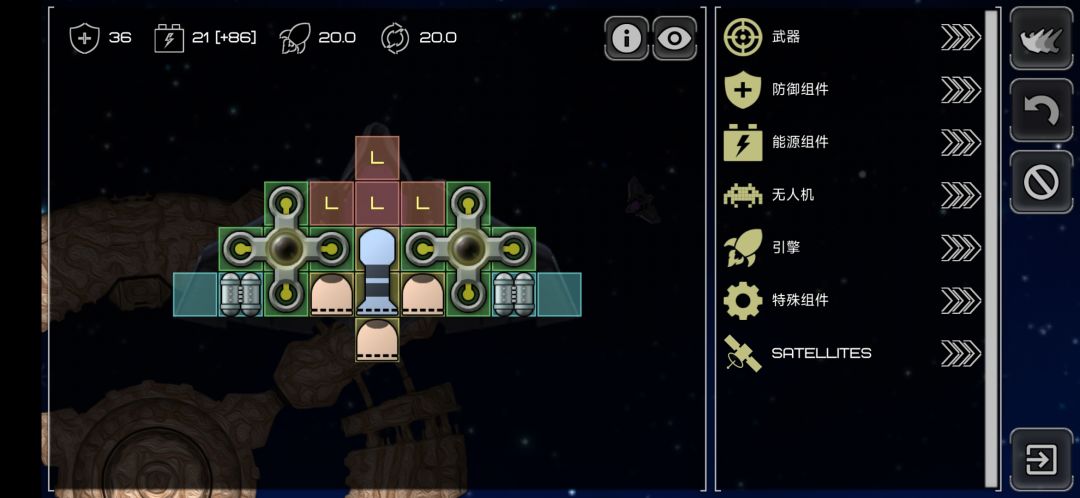The height and width of the screenshot is (498, 1080).
Task: Exit the ship editor via the door-arrow button
Action: click(x=1041, y=460)
